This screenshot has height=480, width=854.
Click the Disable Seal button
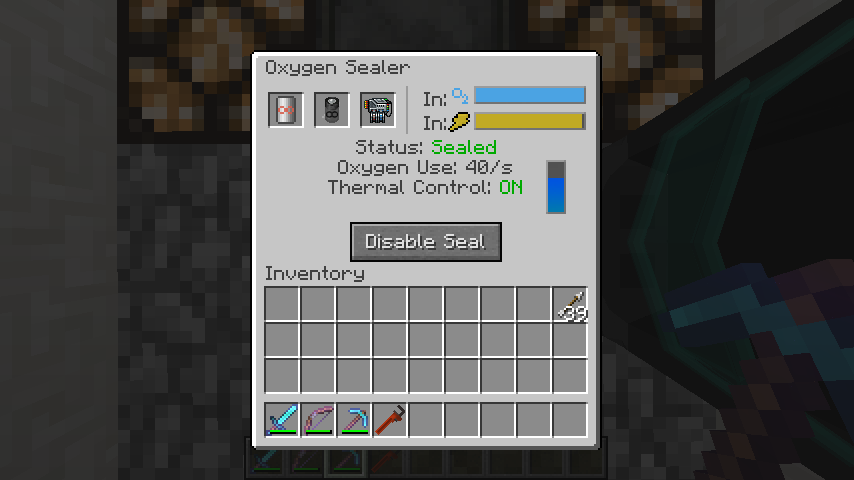point(425,242)
